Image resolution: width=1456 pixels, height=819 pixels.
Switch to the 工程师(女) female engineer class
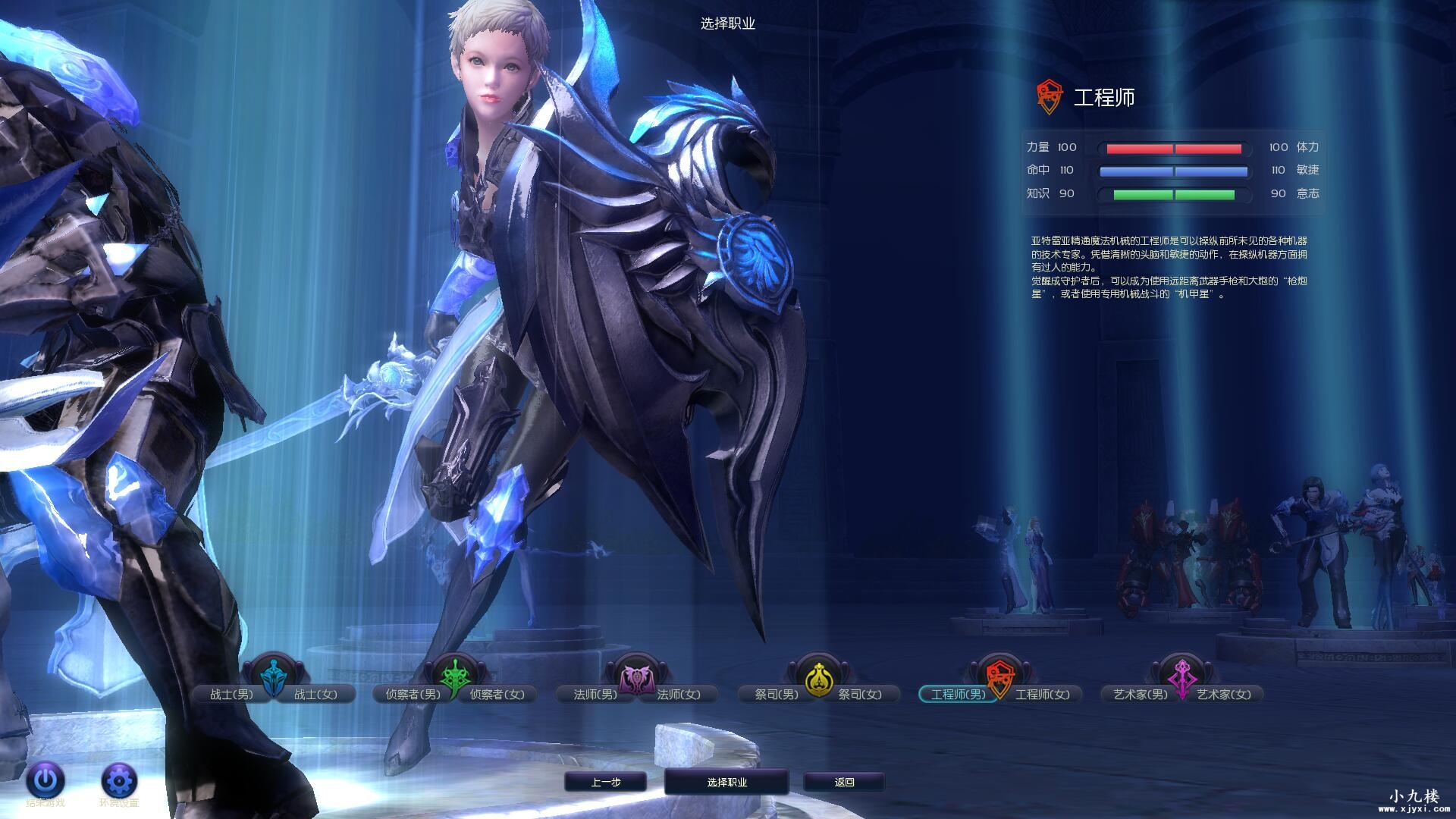[1042, 694]
